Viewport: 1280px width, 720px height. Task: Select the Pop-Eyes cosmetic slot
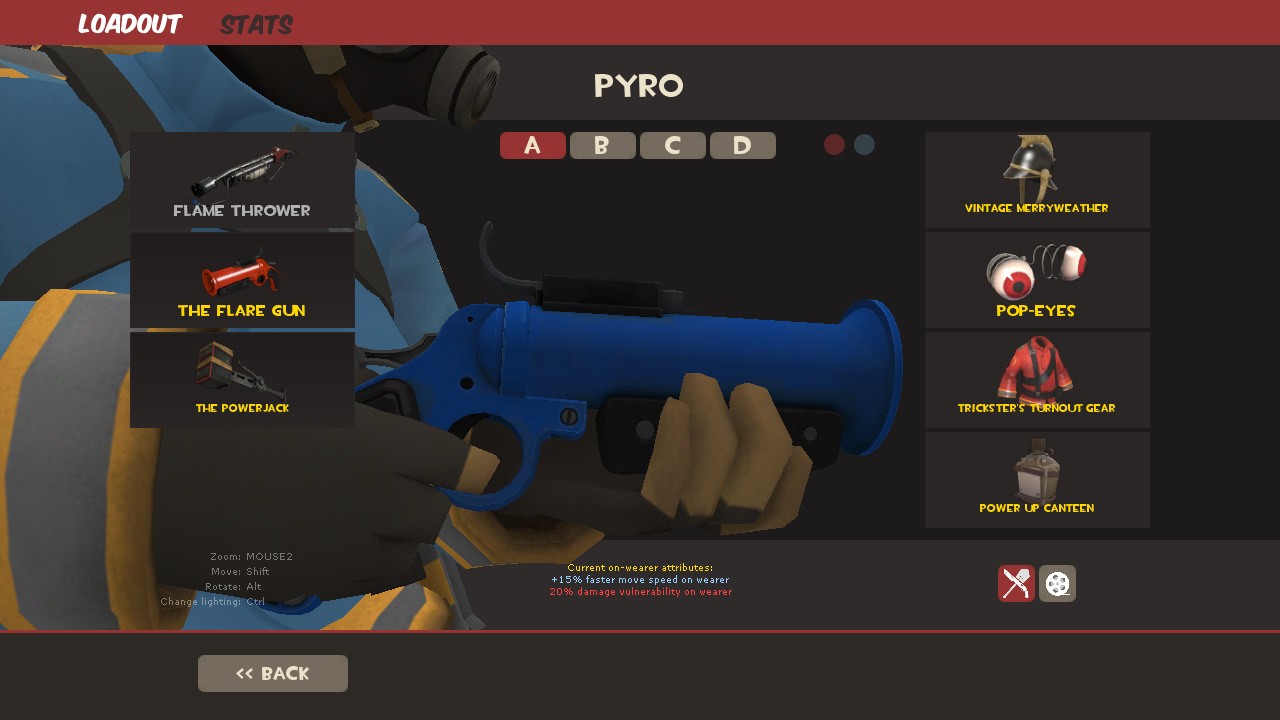(1037, 280)
